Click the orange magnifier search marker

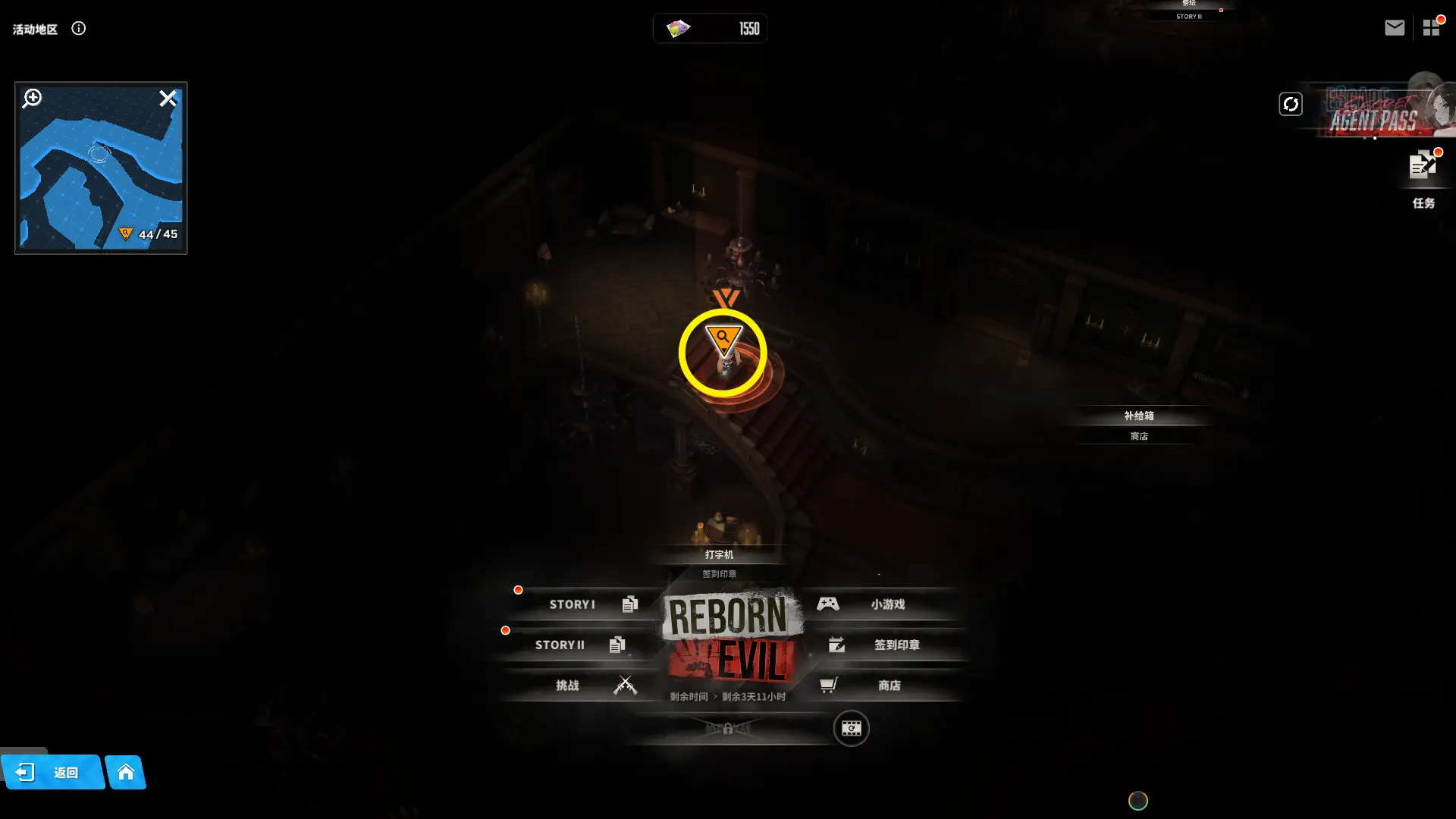coord(723,339)
